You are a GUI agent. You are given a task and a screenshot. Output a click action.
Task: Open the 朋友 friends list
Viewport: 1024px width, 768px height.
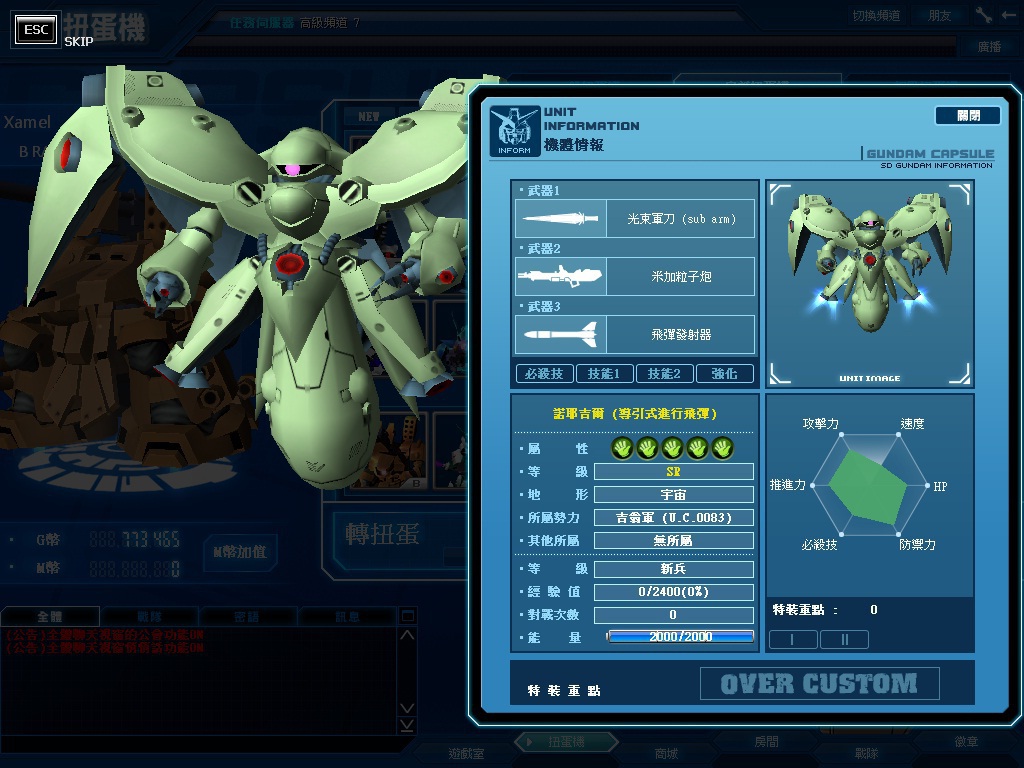tap(940, 16)
